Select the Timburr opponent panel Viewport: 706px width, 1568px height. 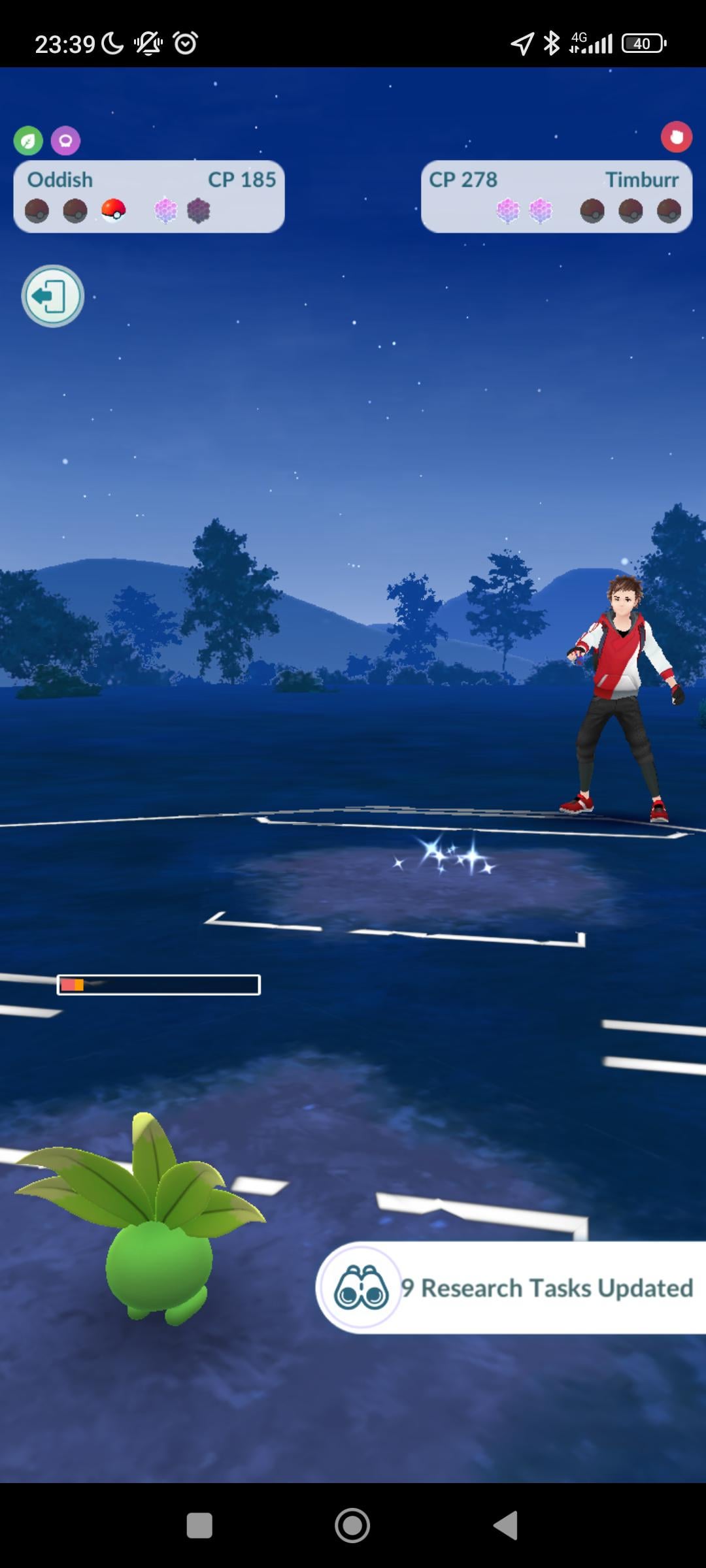click(x=556, y=196)
